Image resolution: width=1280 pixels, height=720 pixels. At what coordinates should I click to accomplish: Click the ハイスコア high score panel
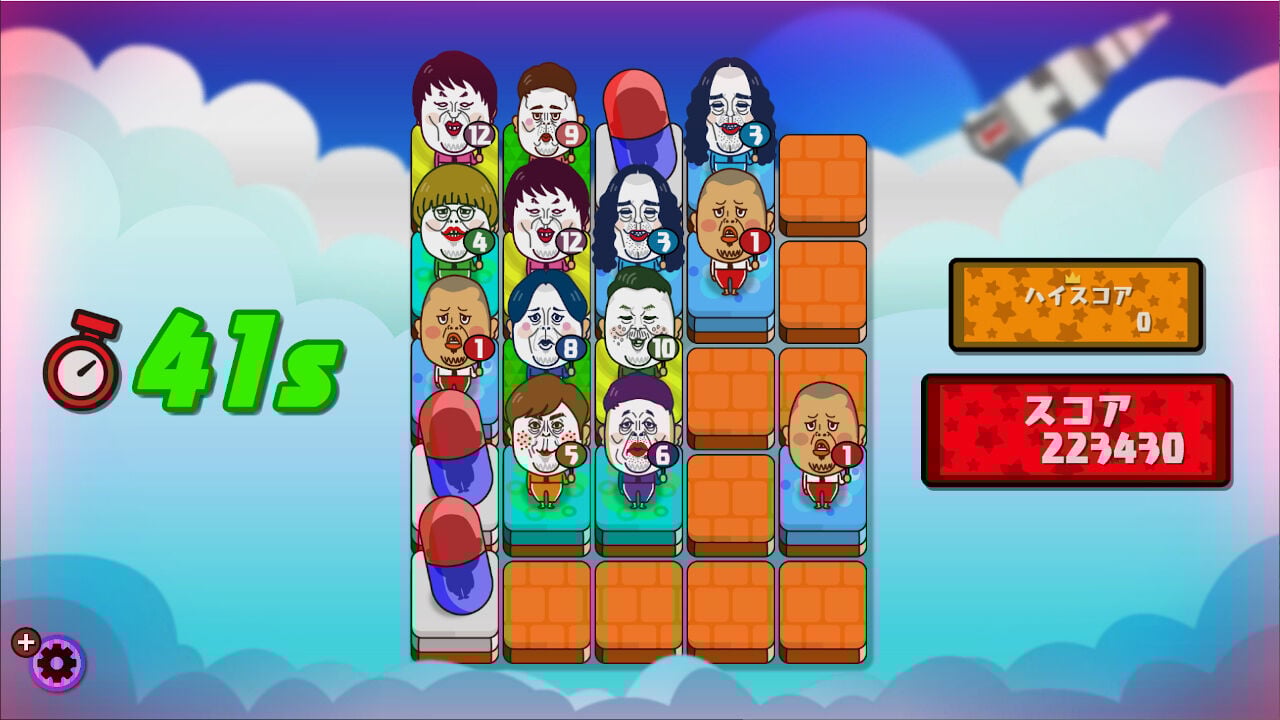pos(1073,303)
